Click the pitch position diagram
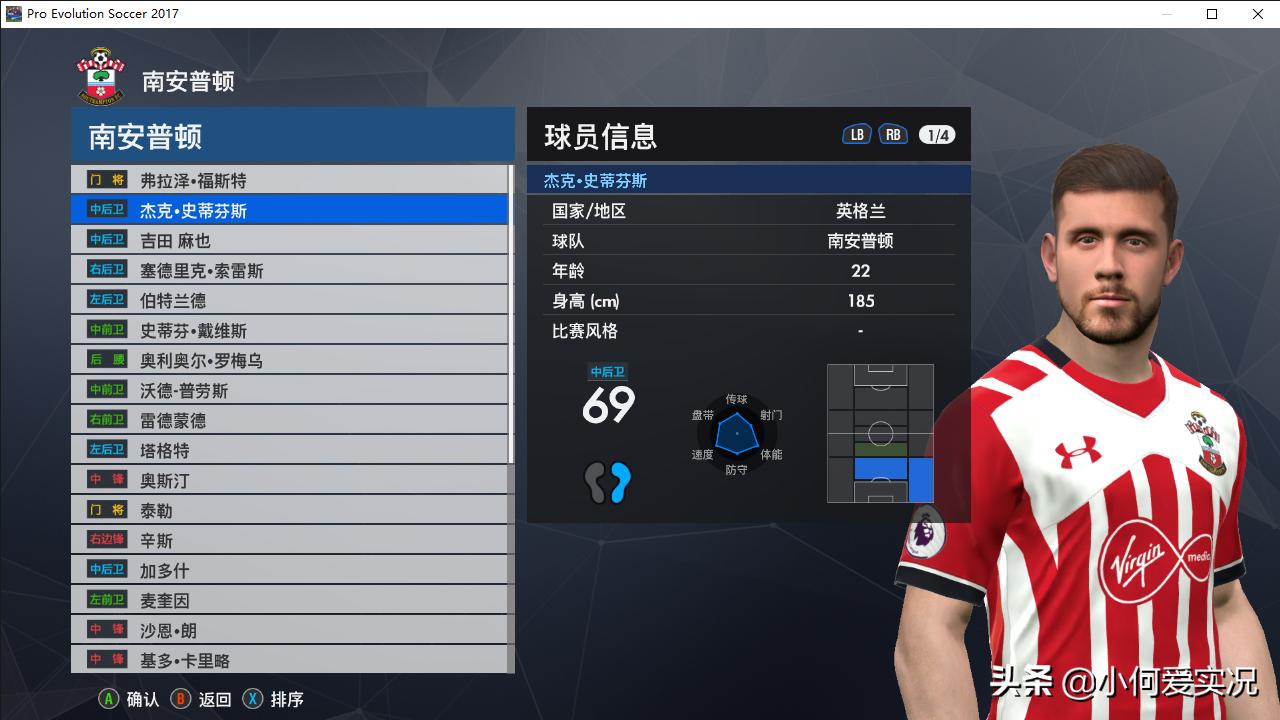Viewport: 1280px width, 720px height. coord(880,433)
